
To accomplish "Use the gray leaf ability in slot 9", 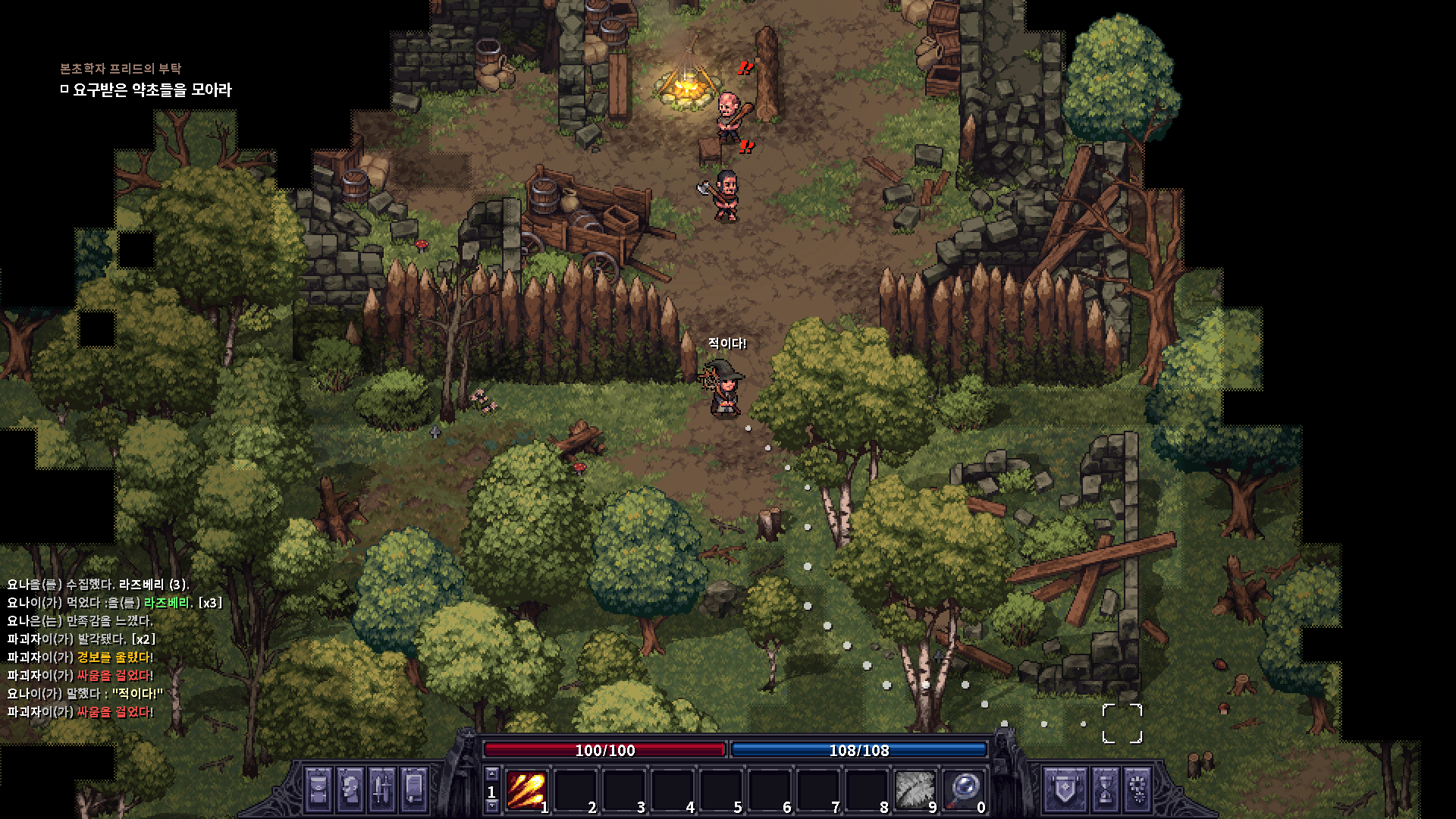I will click(915, 790).
